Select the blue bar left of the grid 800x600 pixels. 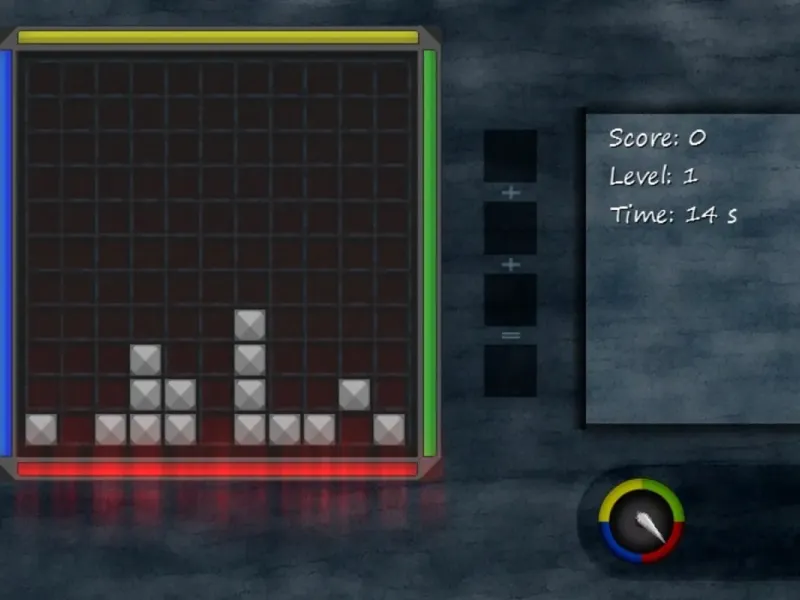(5, 252)
